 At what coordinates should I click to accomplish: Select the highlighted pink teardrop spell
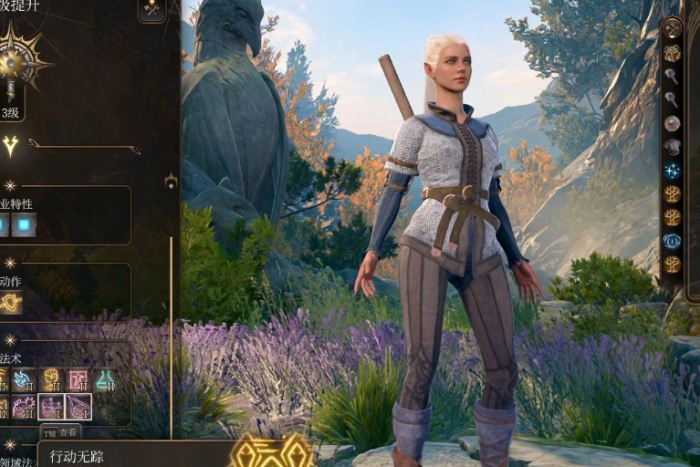pyautogui.click(x=78, y=407)
